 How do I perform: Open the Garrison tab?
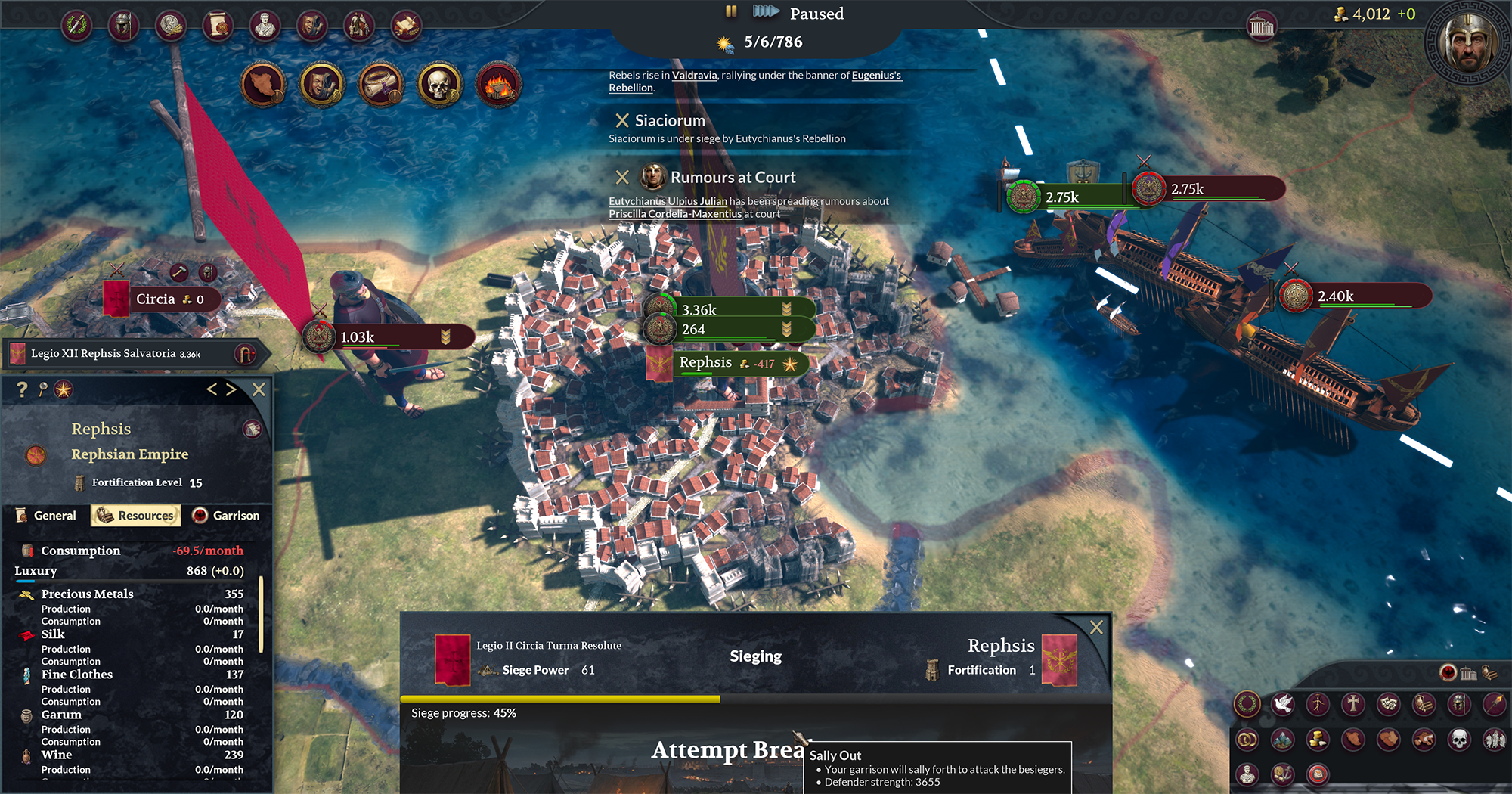tap(226, 516)
